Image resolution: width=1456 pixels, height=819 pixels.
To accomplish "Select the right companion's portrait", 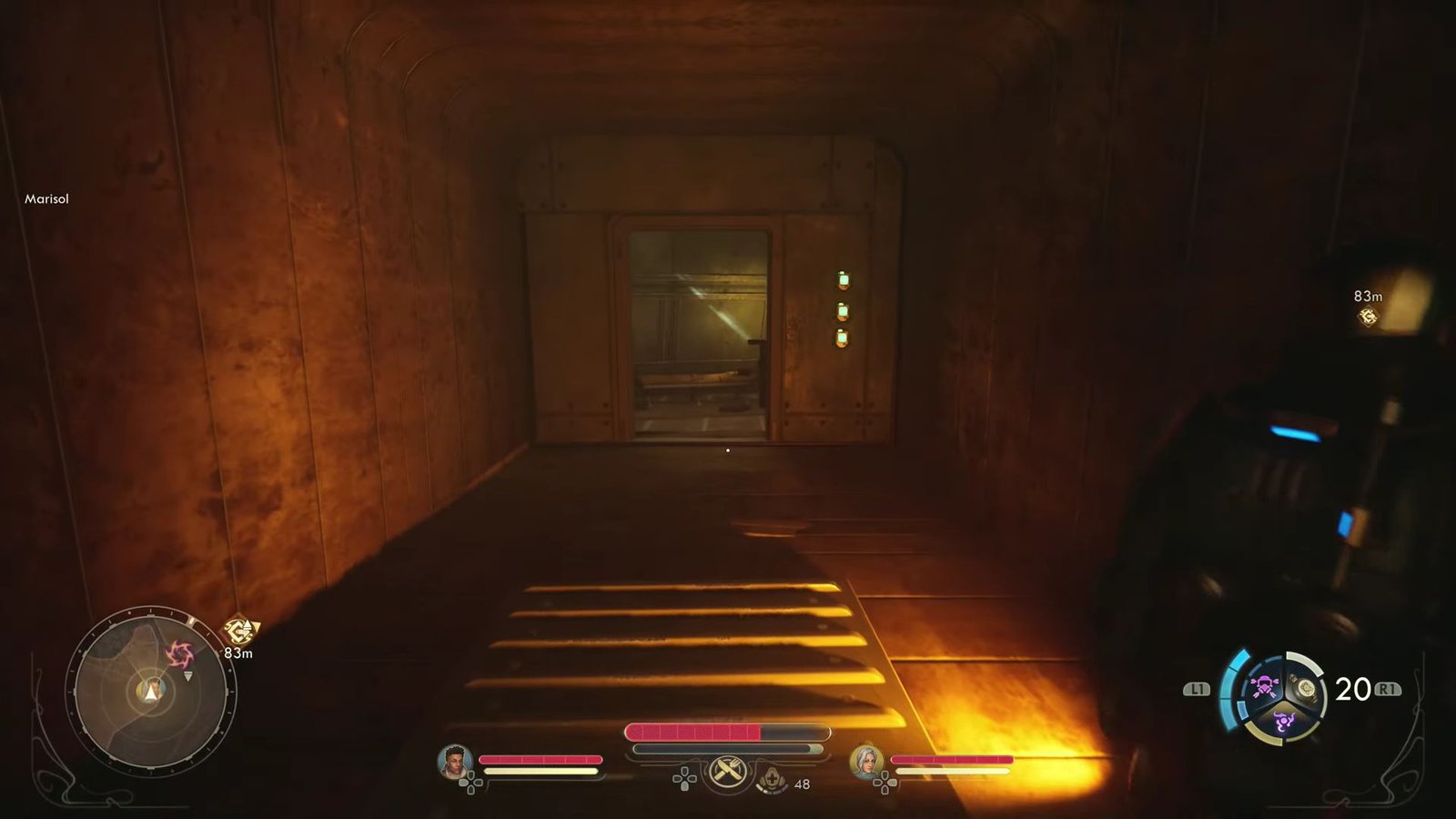I will point(865,762).
